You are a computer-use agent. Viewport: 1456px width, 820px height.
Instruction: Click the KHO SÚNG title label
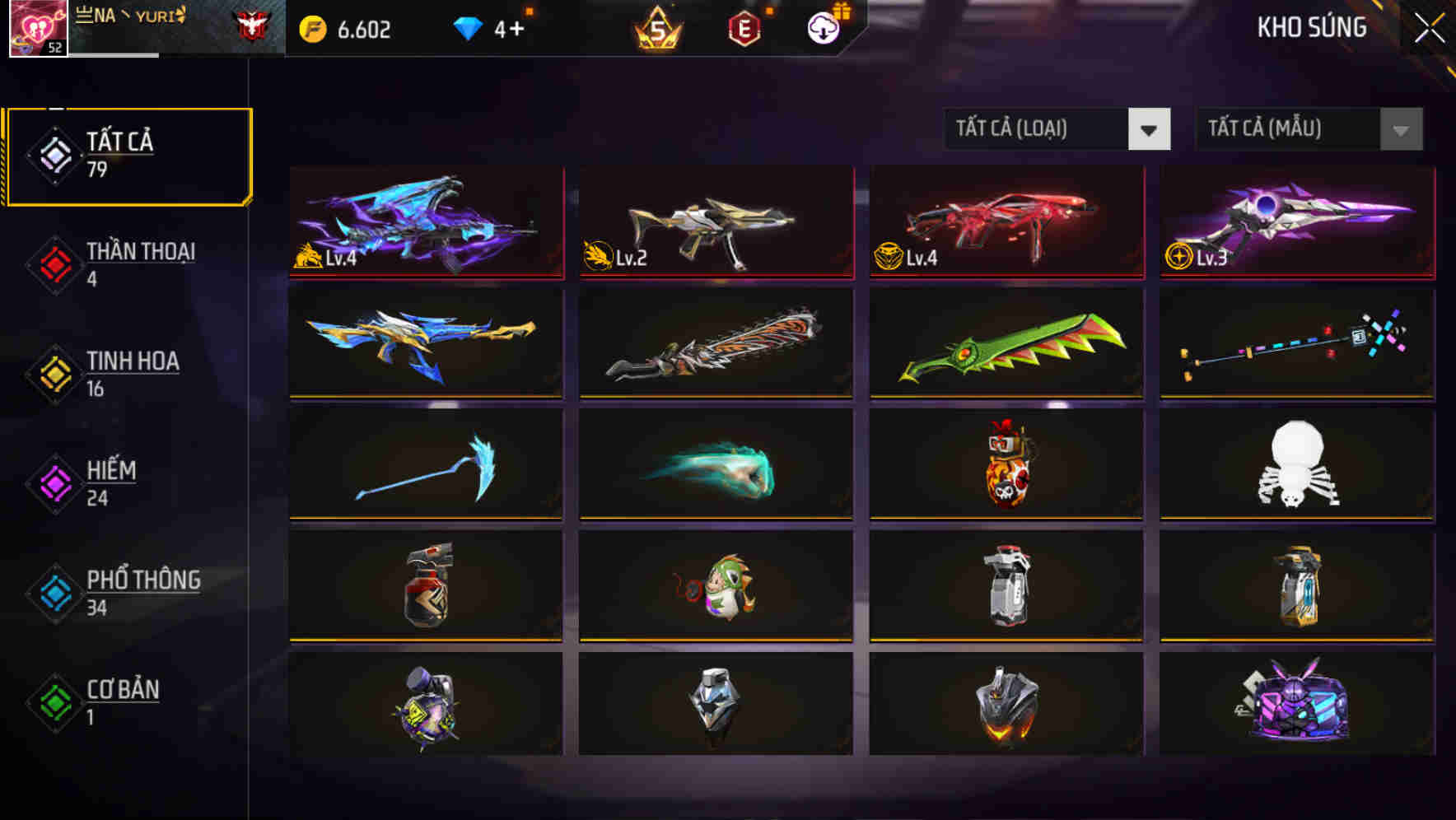(x=1311, y=28)
